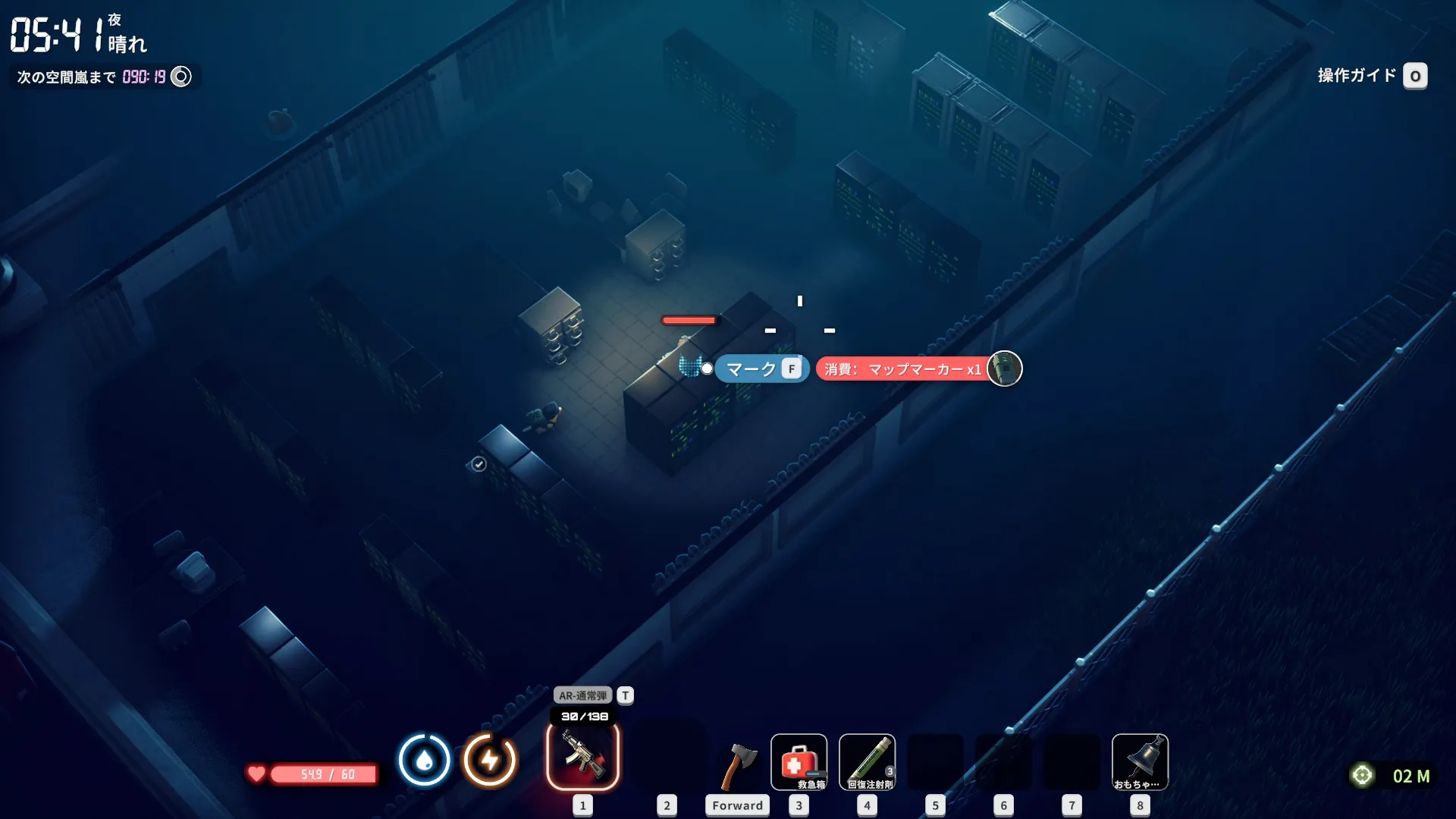This screenshot has height=819, width=1456.
Task: Click the water droplet hydration gauge
Action: [424, 760]
